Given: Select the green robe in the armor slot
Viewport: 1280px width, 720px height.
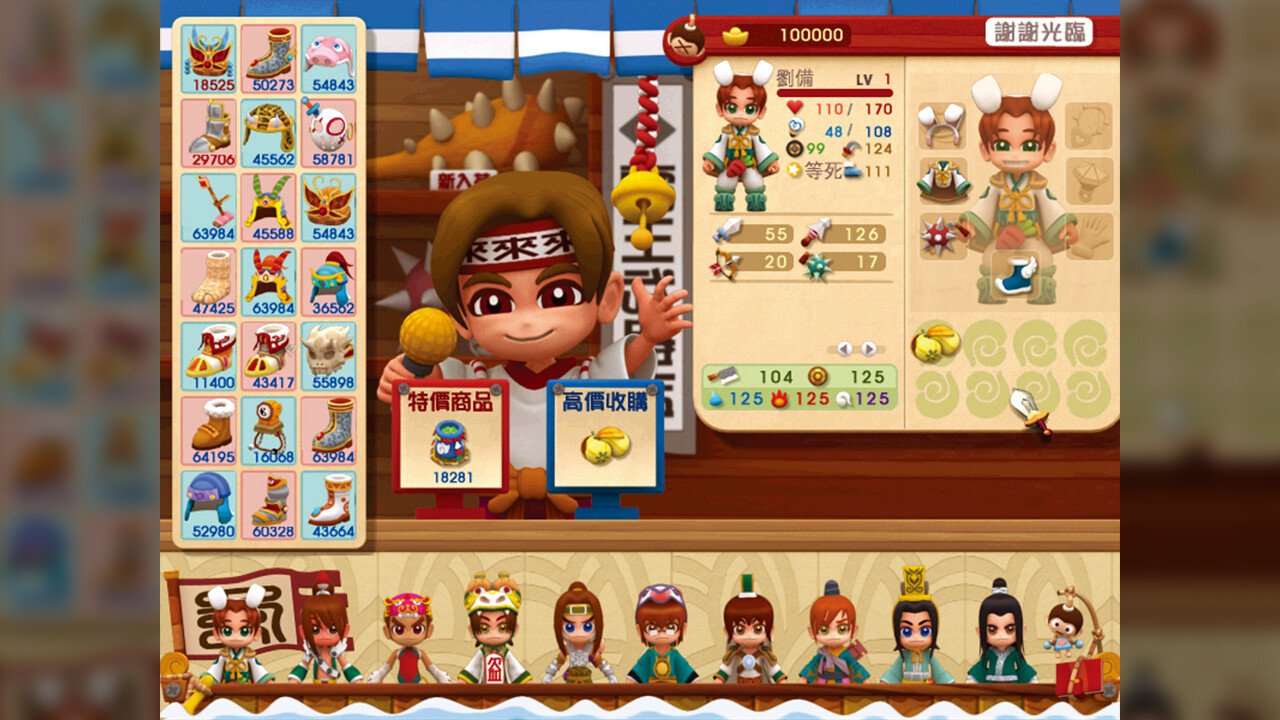Looking at the screenshot, I should 945,180.
